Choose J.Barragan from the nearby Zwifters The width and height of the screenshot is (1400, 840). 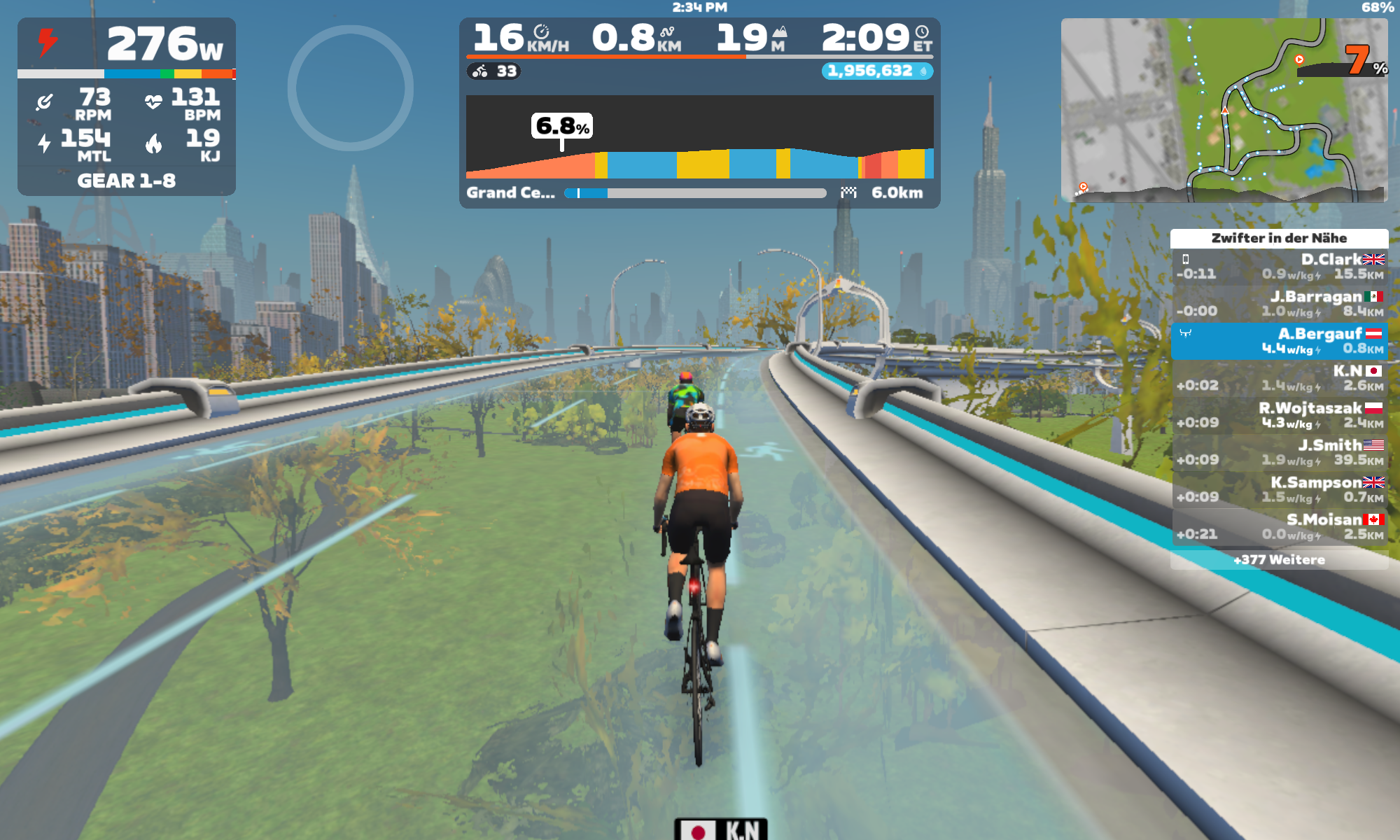point(1279,304)
